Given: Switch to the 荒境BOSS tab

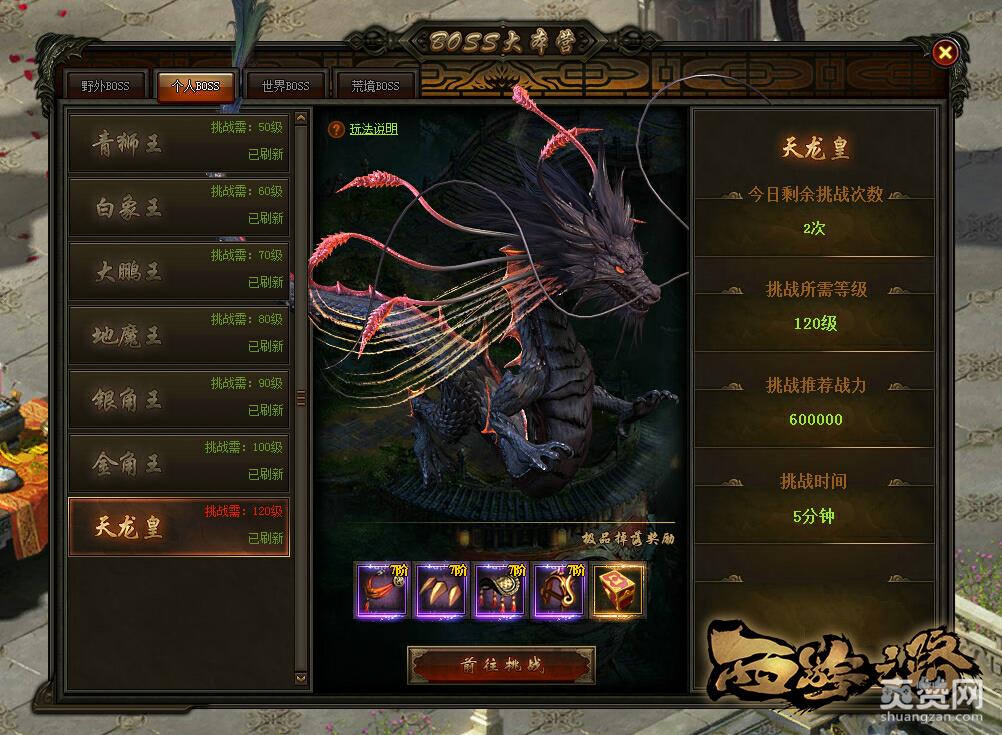Looking at the screenshot, I should (x=375, y=87).
